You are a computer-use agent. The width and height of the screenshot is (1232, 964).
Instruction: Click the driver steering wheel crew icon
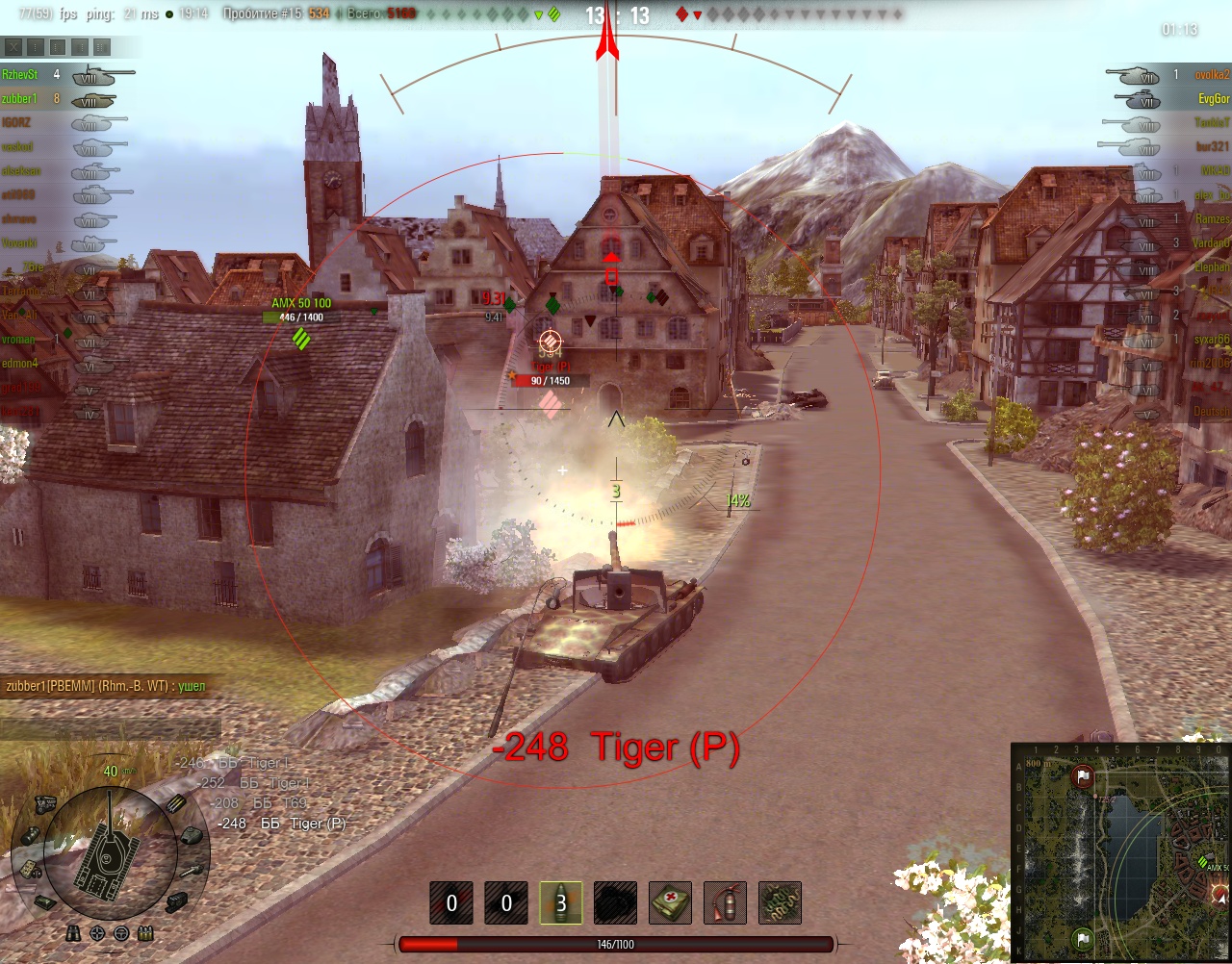[121, 933]
